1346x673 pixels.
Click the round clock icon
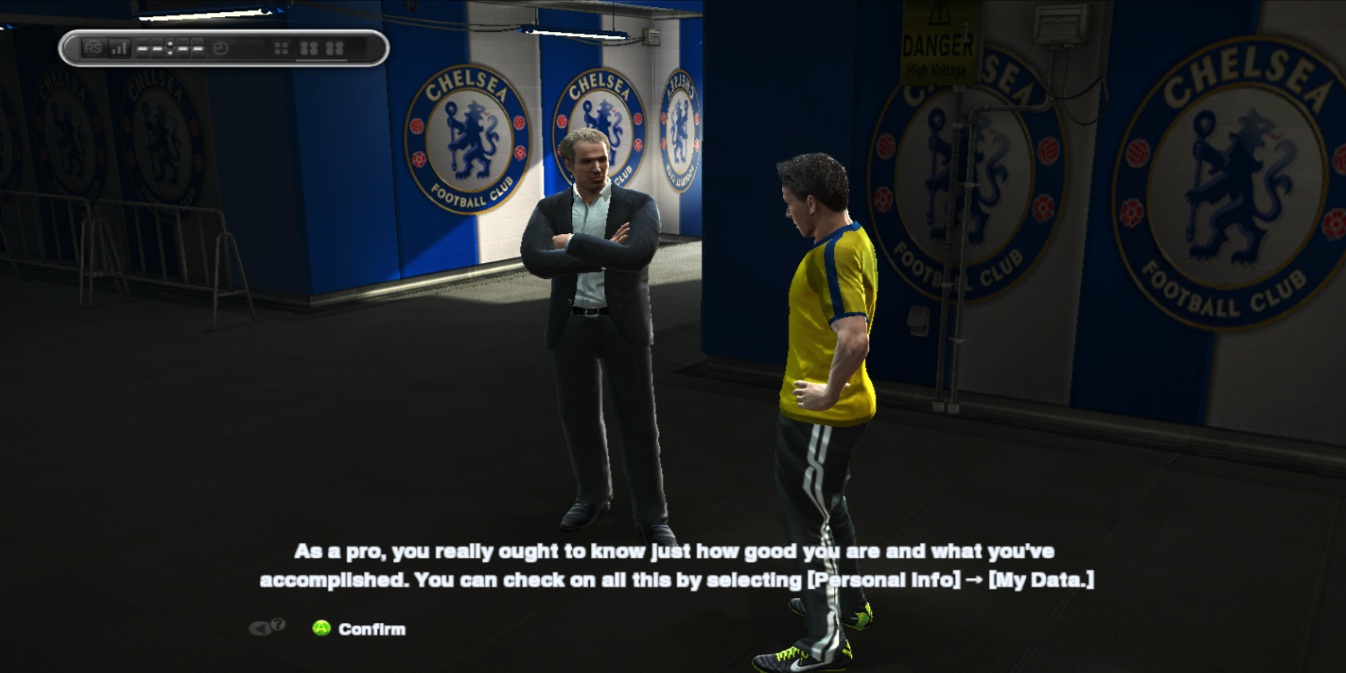click(x=221, y=48)
